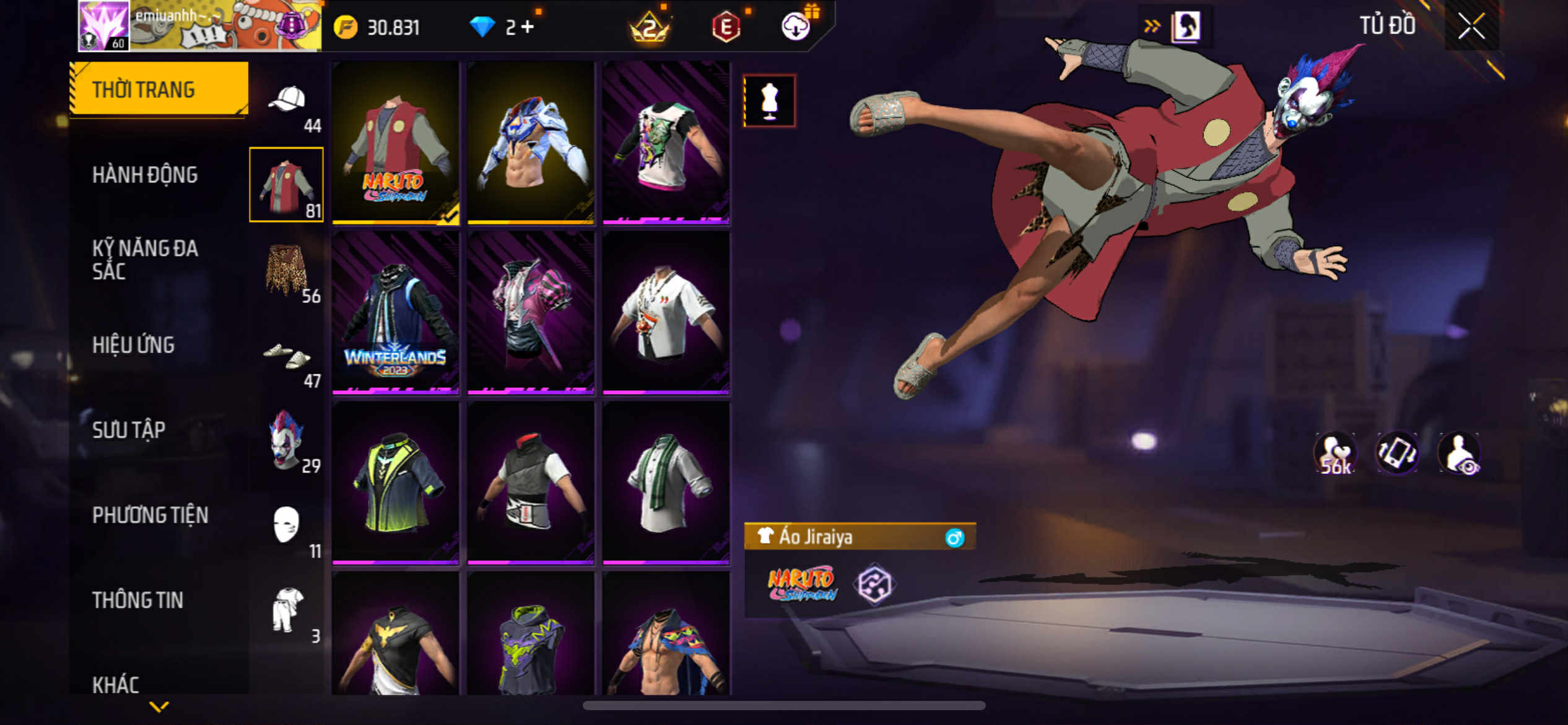Choose the white shirt with green scarf
This screenshot has height=725, width=1568.
[666, 483]
